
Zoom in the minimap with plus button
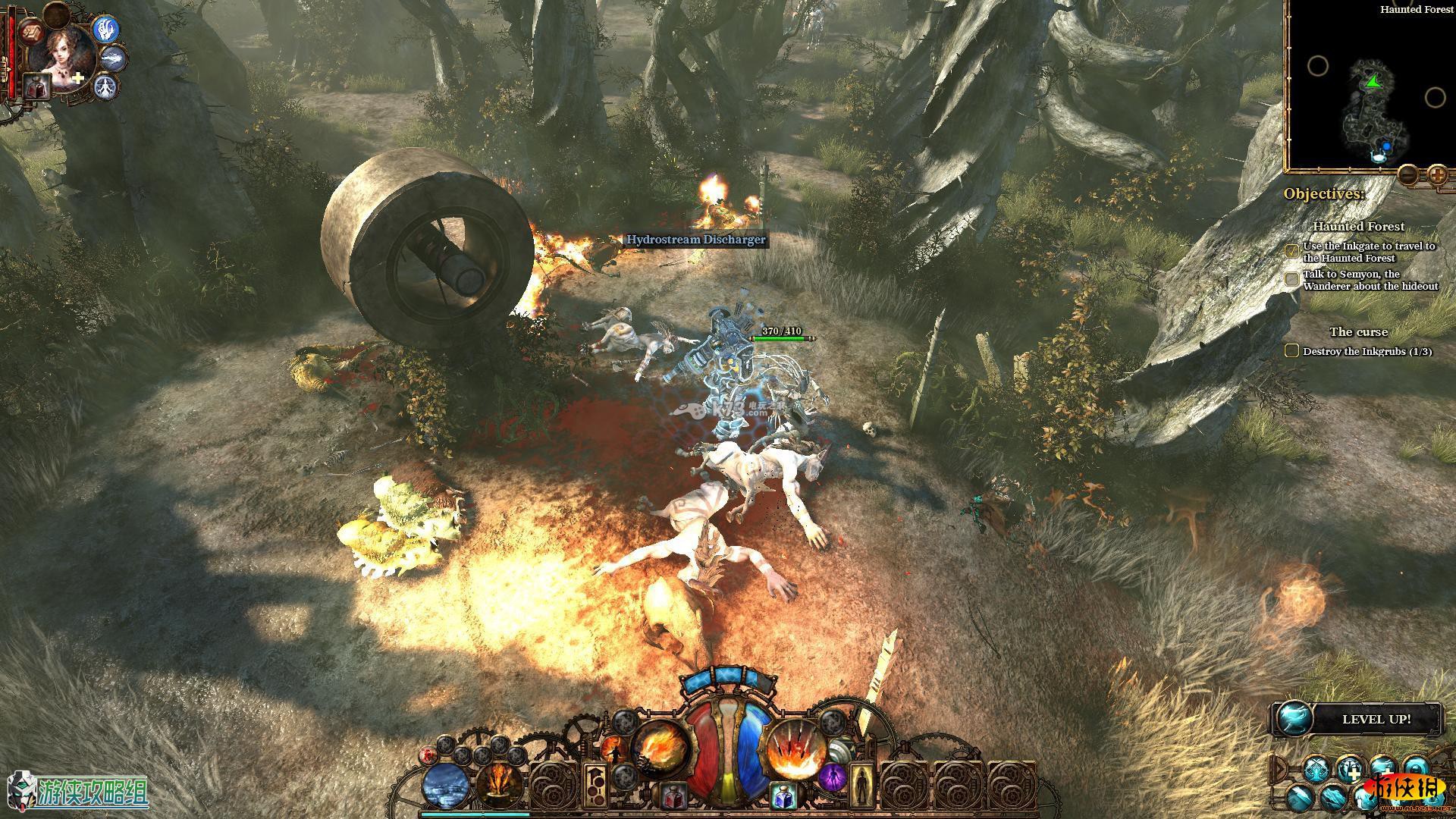(x=1437, y=175)
